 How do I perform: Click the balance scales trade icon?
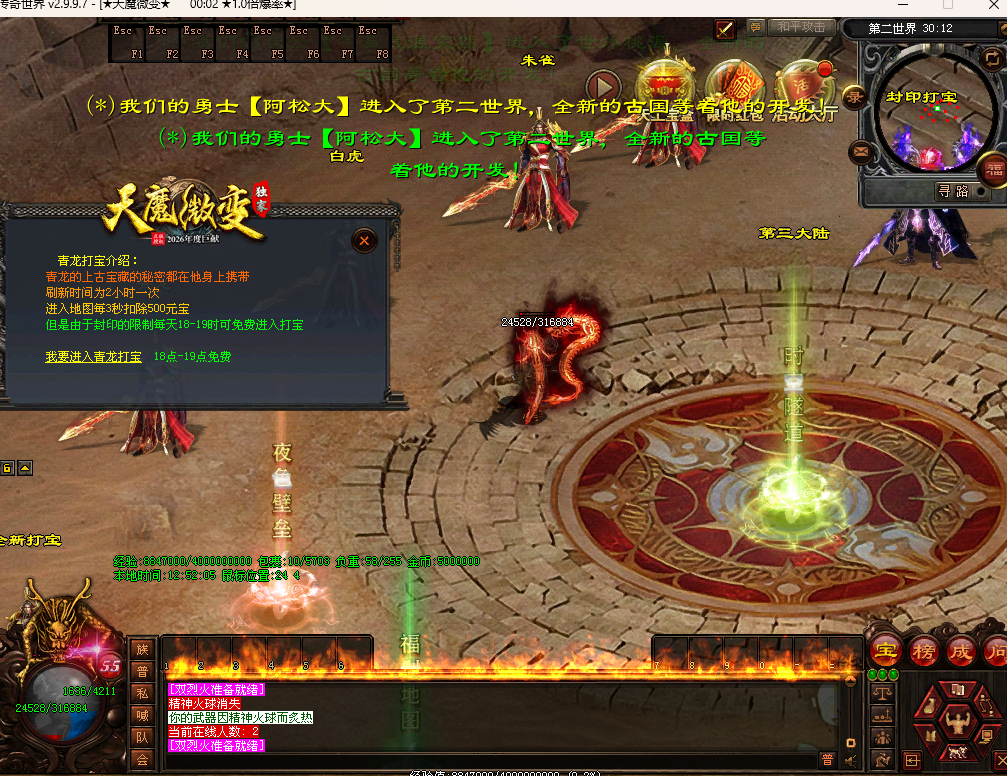pos(883,691)
